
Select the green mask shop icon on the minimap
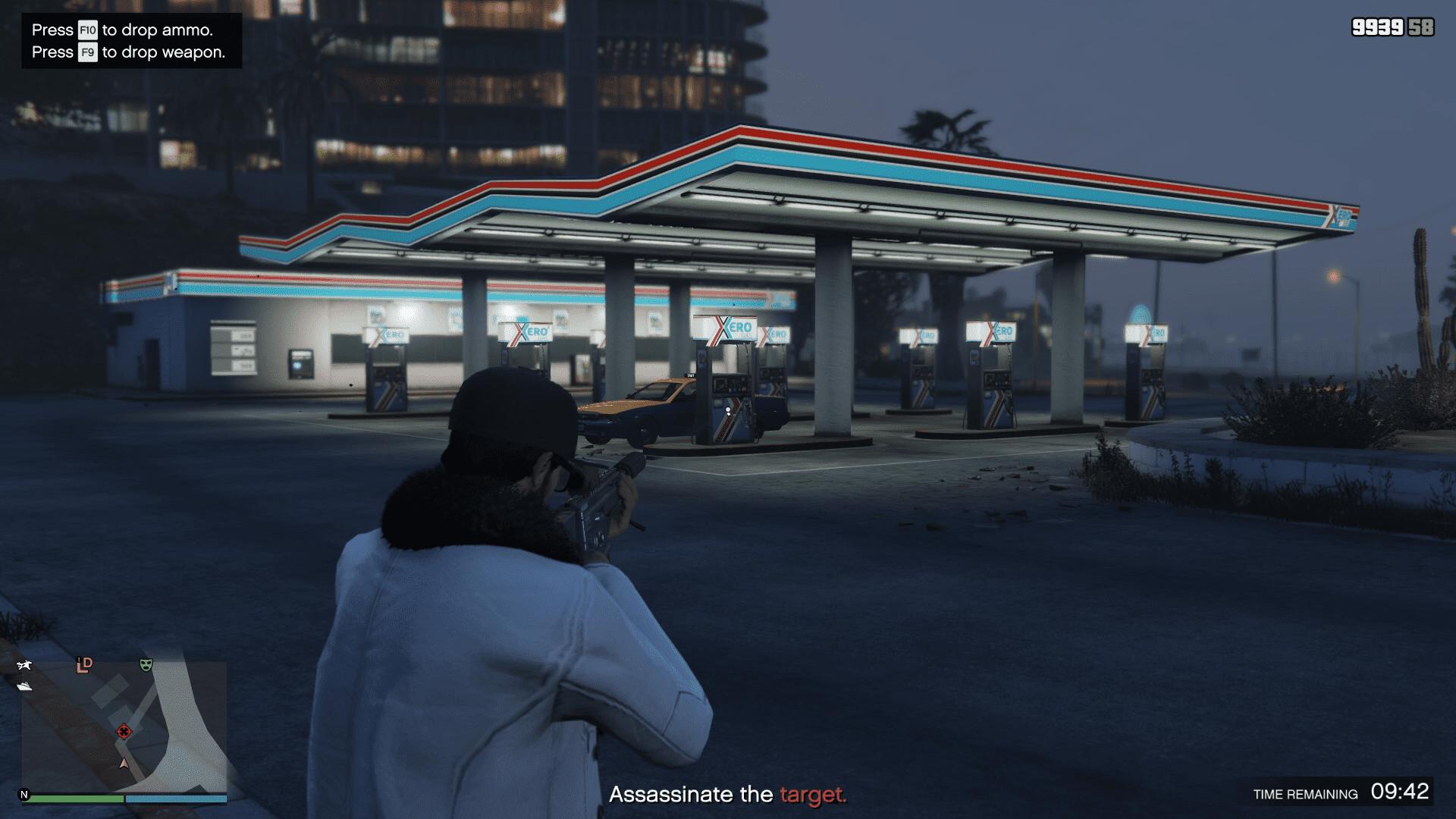click(x=146, y=665)
